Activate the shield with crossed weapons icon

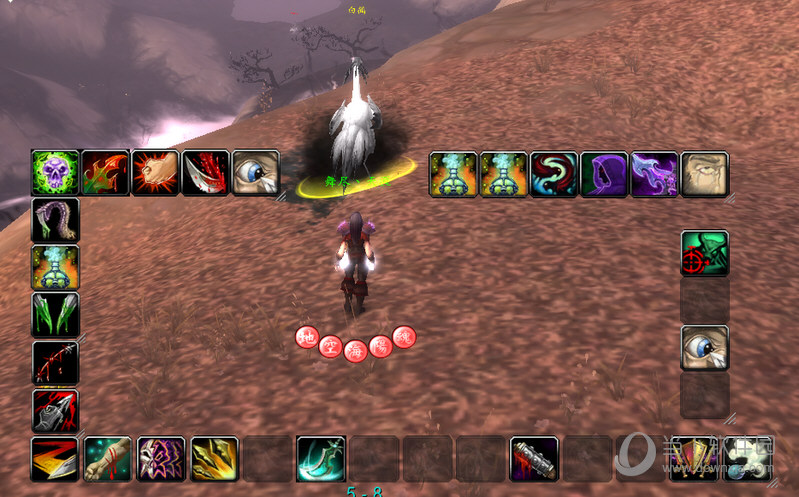[694, 459]
